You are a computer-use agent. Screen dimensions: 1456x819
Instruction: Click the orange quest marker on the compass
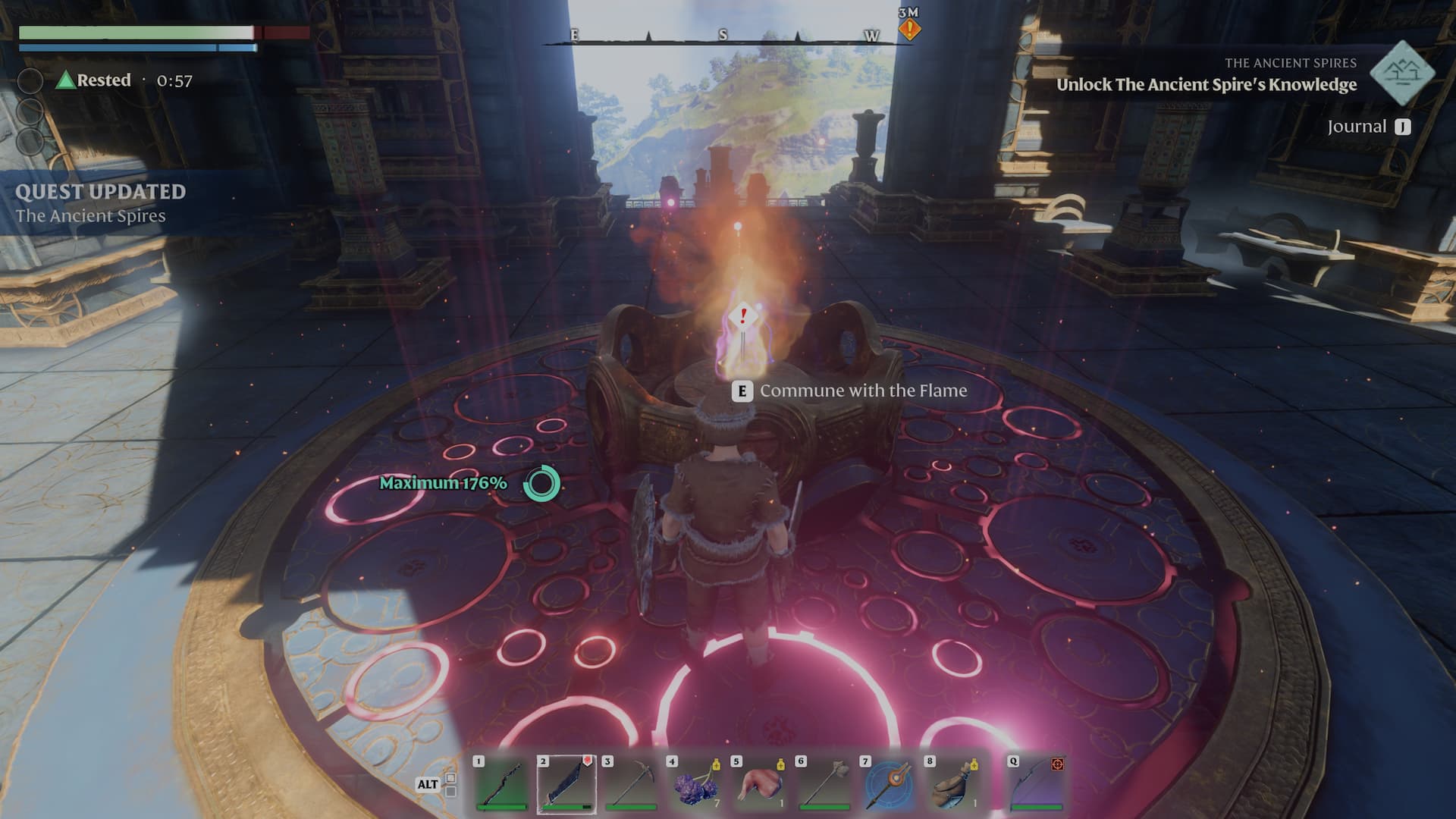(x=909, y=30)
